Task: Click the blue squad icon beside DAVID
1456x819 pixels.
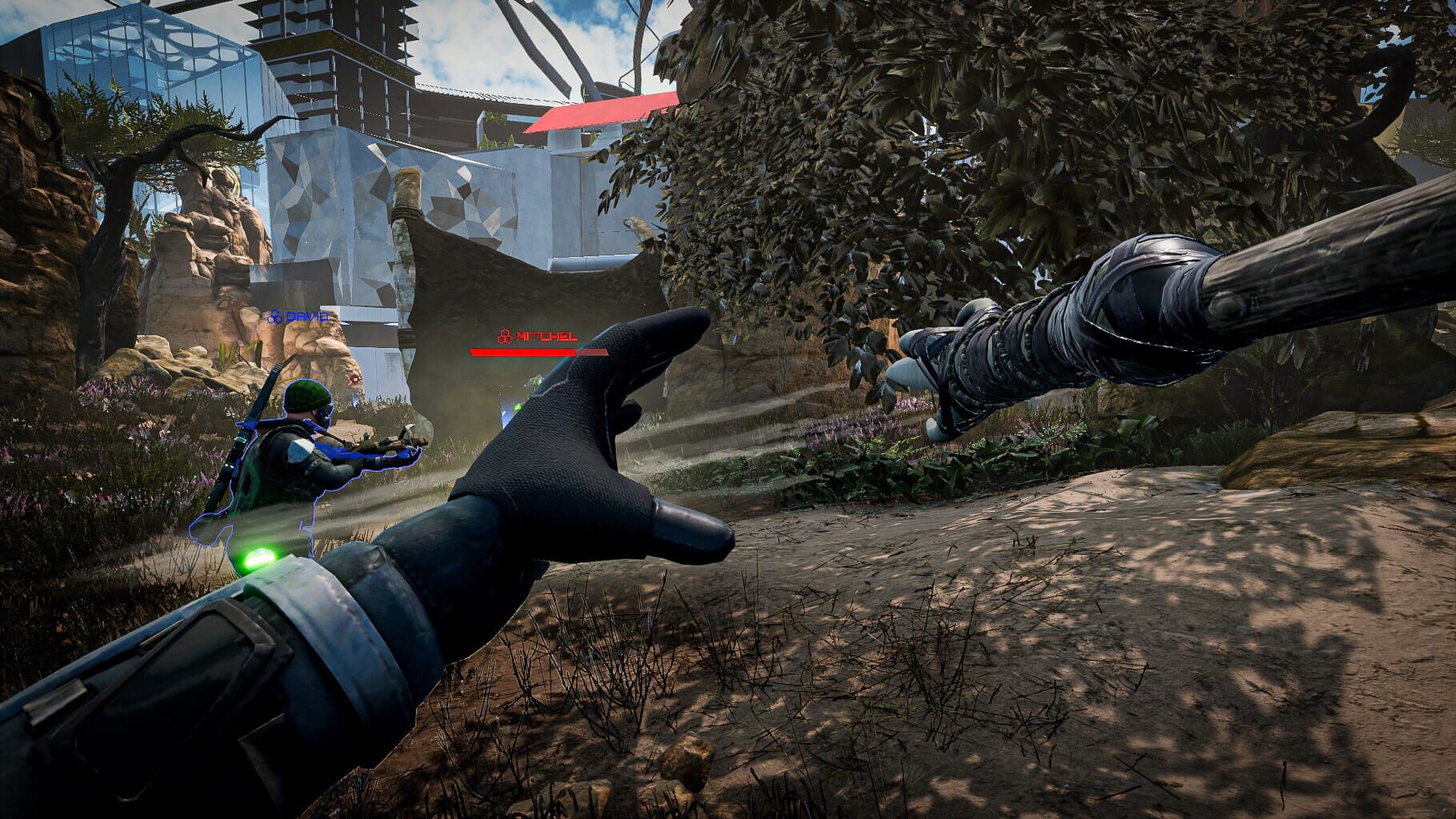Action: pyautogui.click(x=275, y=317)
